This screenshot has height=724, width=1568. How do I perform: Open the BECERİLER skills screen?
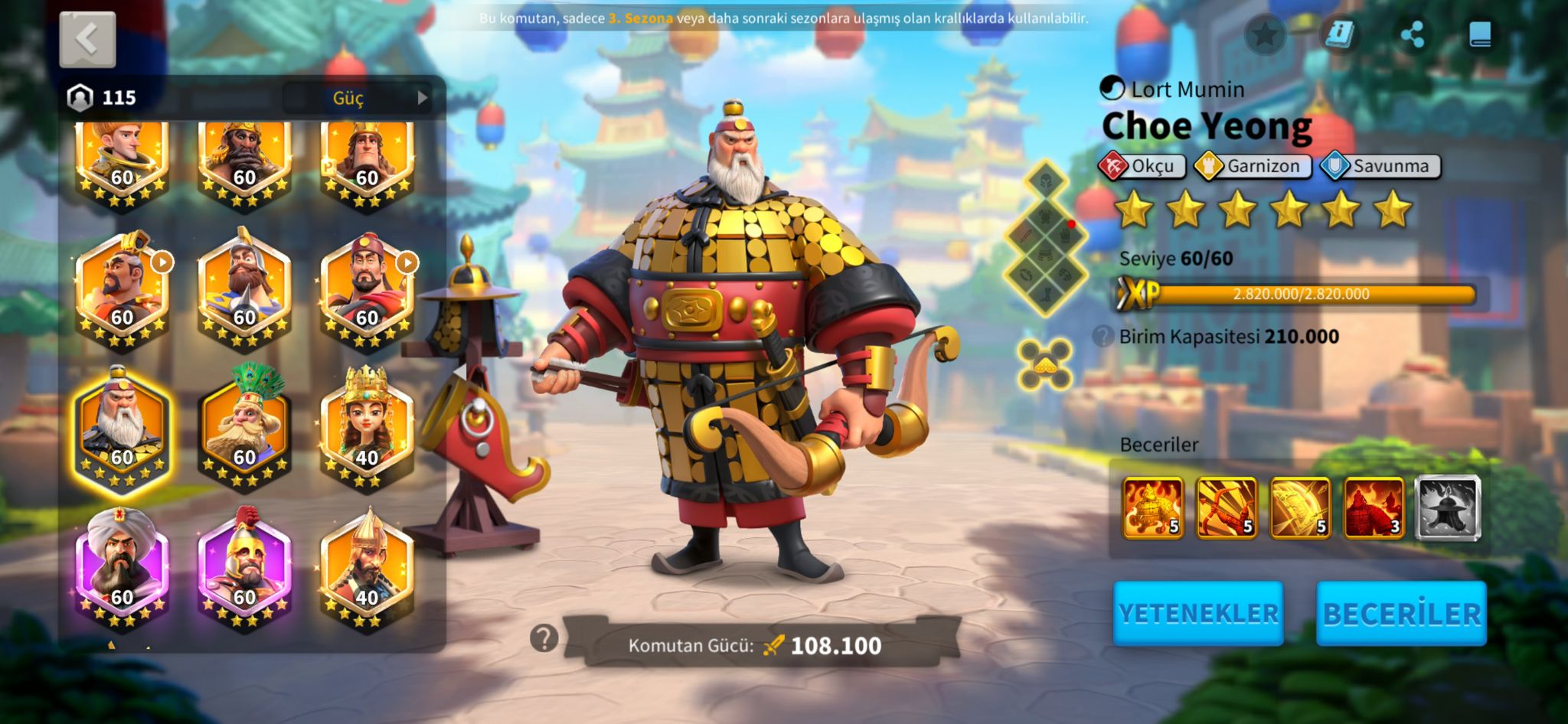coord(1400,614)
